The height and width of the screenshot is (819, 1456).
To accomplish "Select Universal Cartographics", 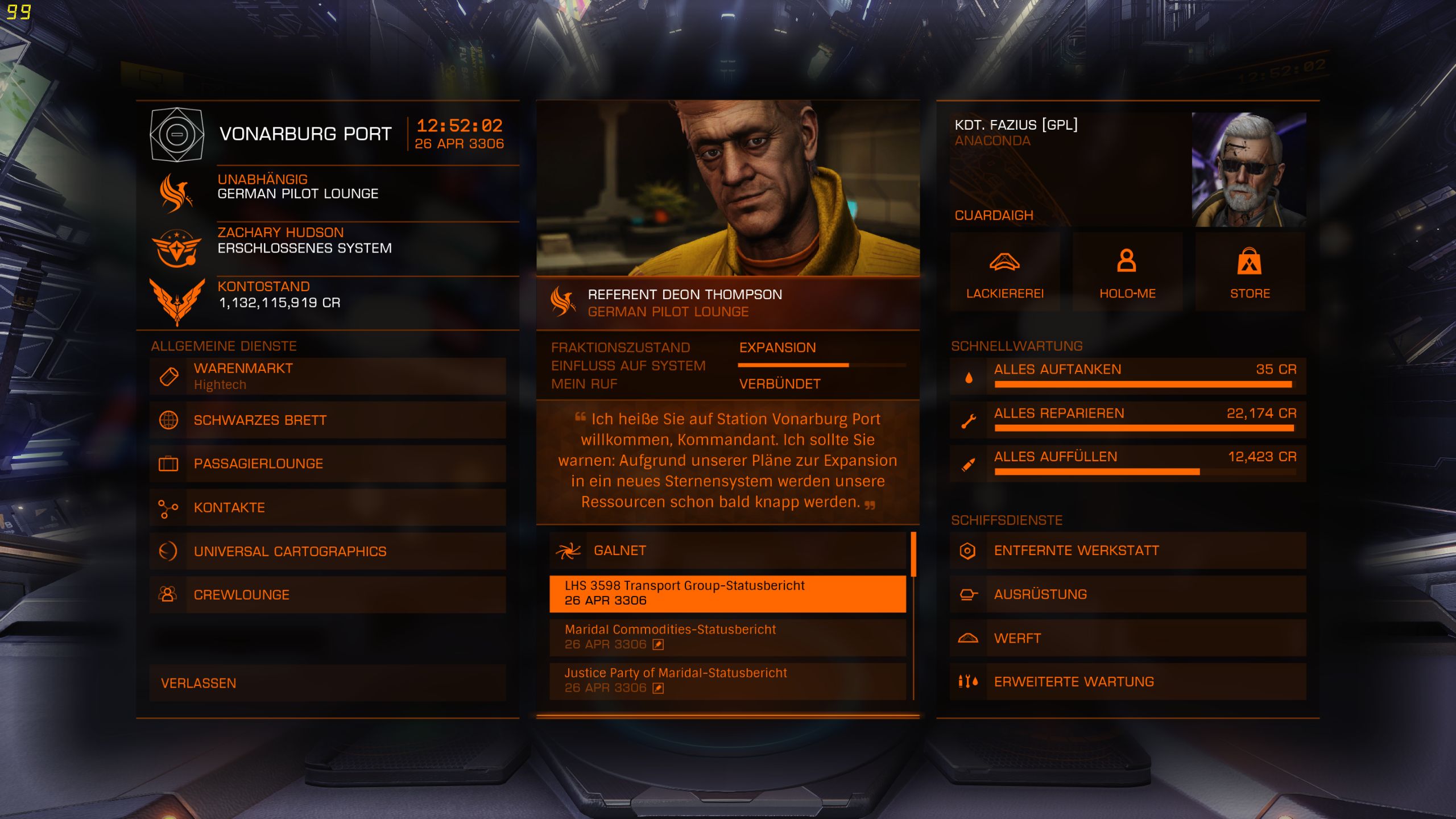I will [328, 551].
